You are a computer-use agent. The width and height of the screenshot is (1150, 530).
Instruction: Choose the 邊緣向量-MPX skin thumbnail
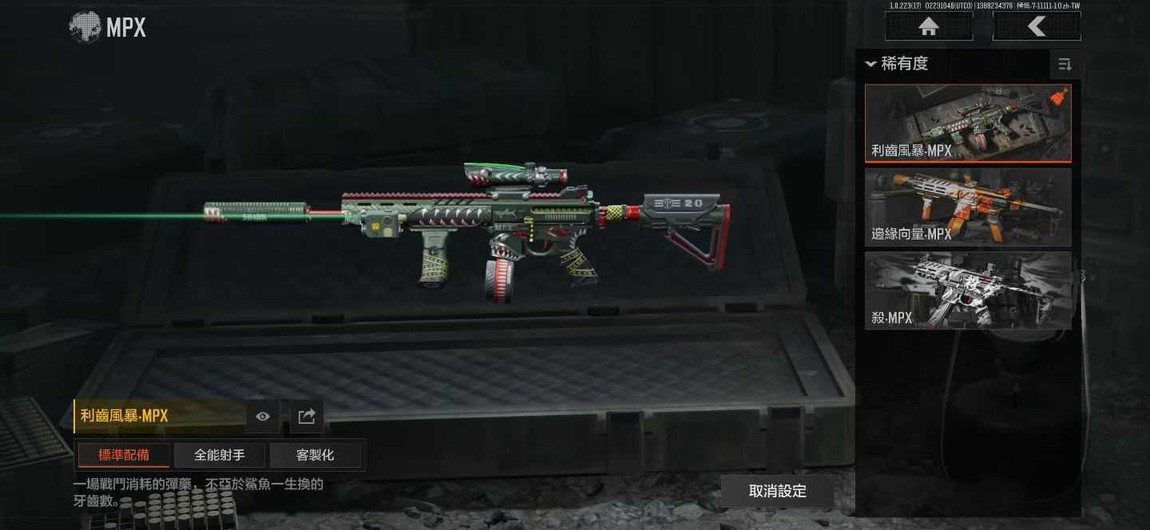967,207
